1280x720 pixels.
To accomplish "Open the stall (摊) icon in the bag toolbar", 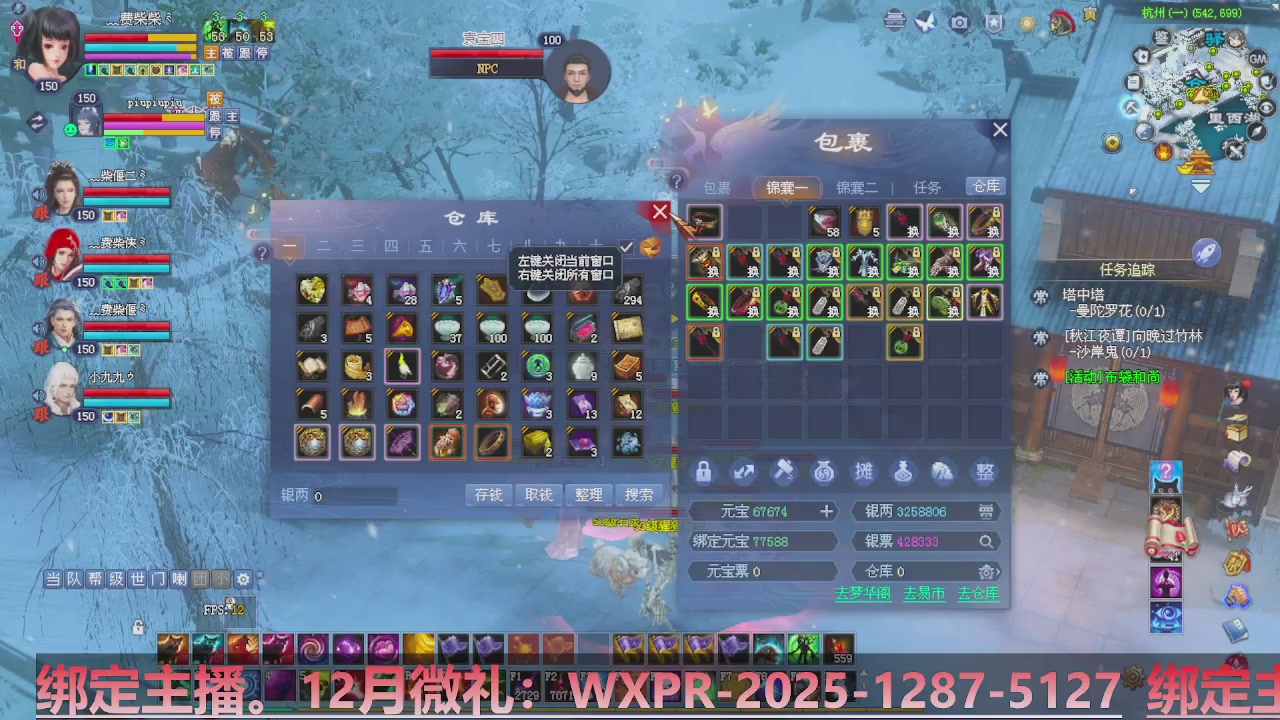I will [x=863, y=472].
